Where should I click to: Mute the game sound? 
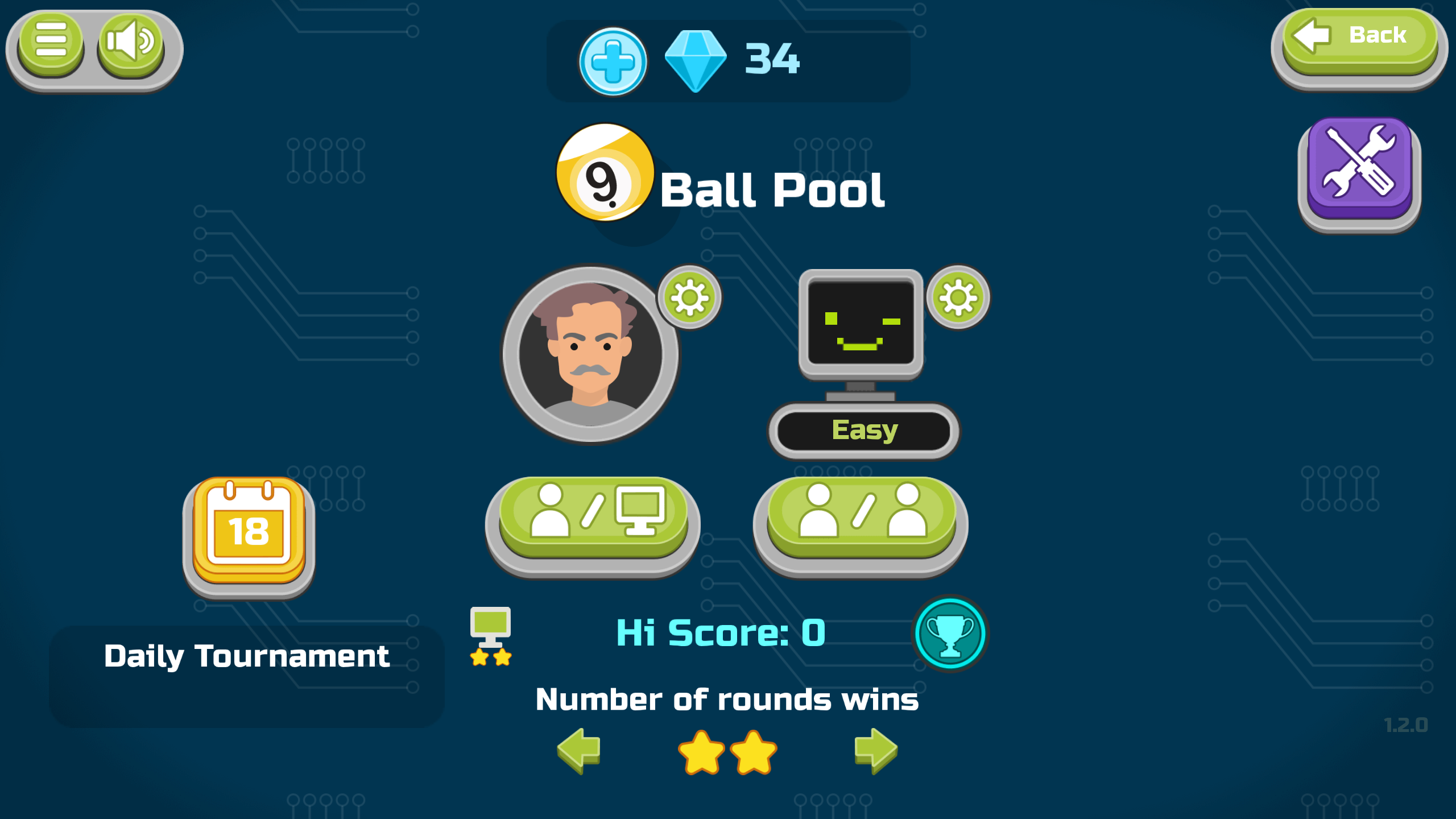[x=130, y=45]
